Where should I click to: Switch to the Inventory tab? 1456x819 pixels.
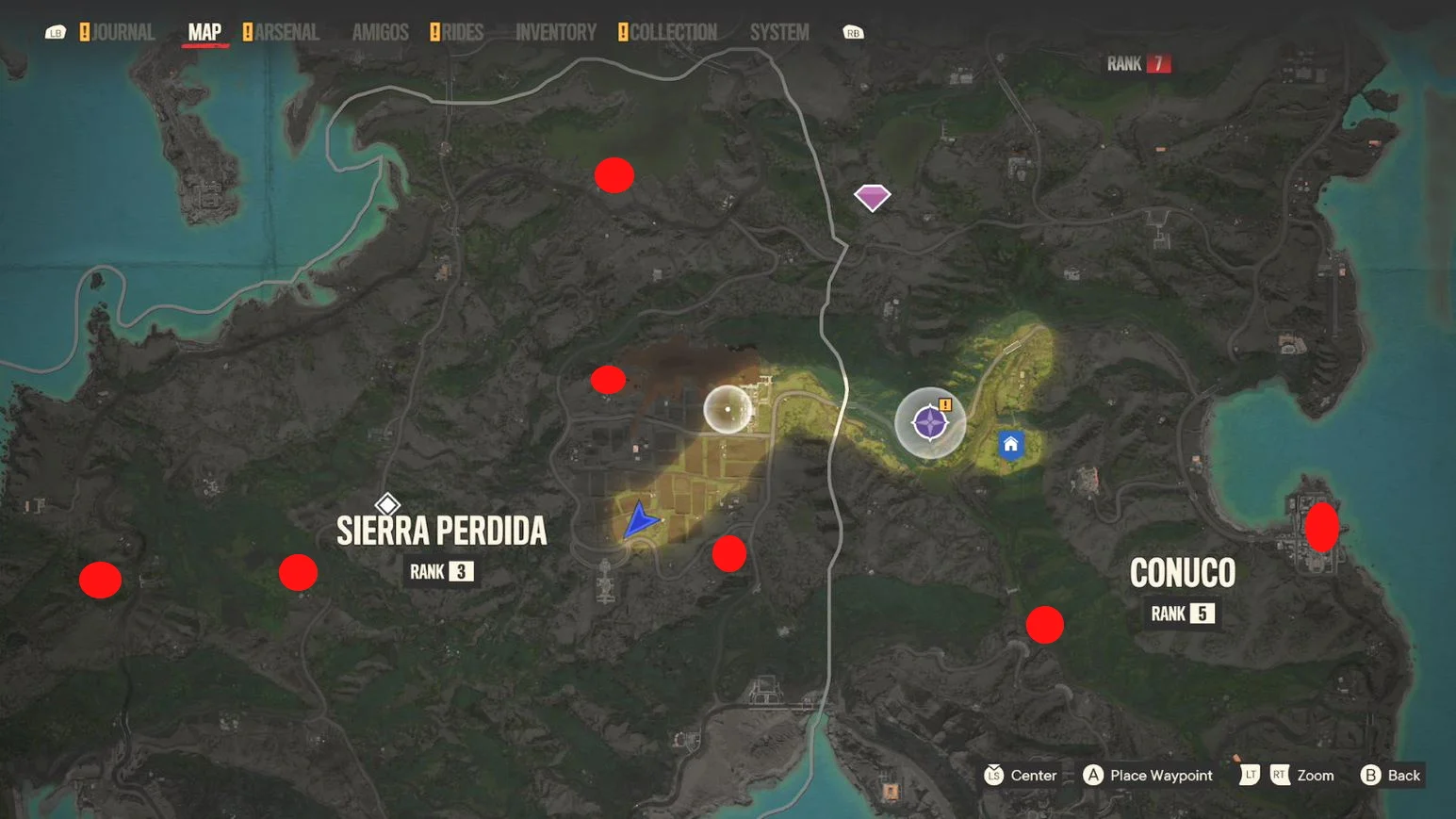click(x=555, y=31)
